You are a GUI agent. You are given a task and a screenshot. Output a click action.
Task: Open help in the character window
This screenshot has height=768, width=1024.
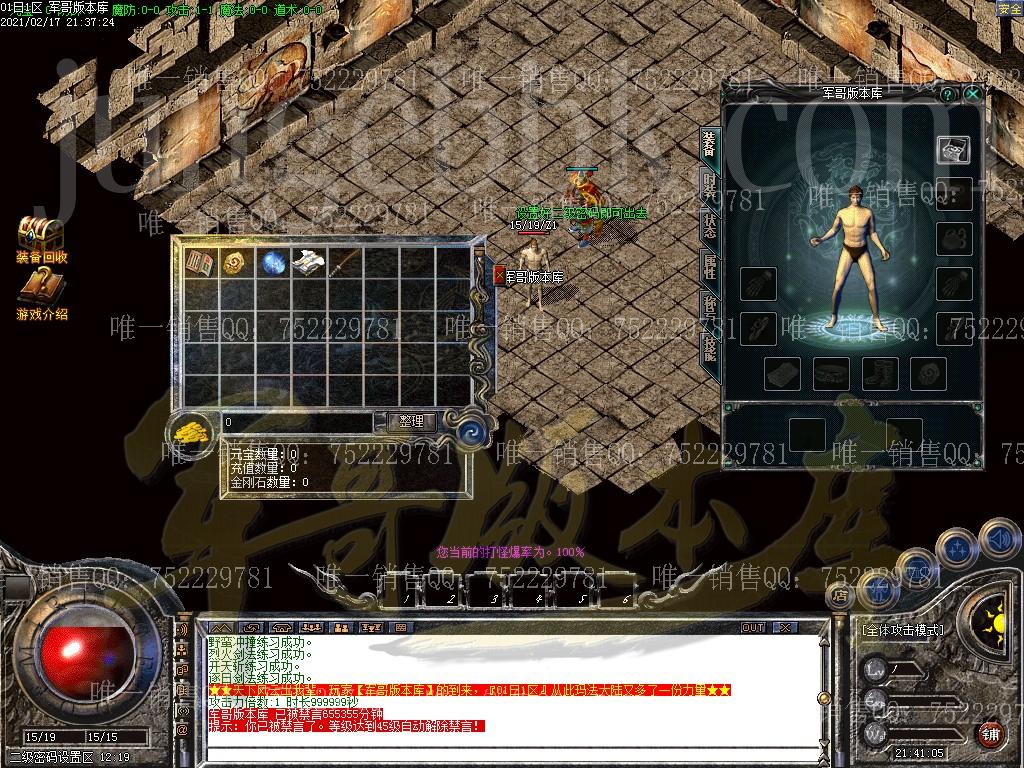click(948, 93)
